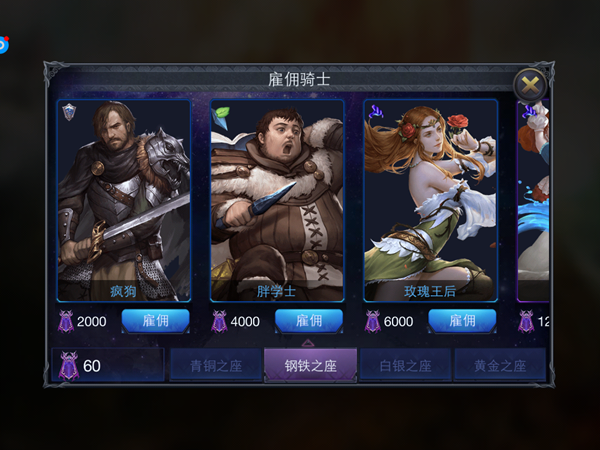Screen dimensions: 600x450
Task: Switch to the 钢铁之座 tab
Action: [310, 365]
